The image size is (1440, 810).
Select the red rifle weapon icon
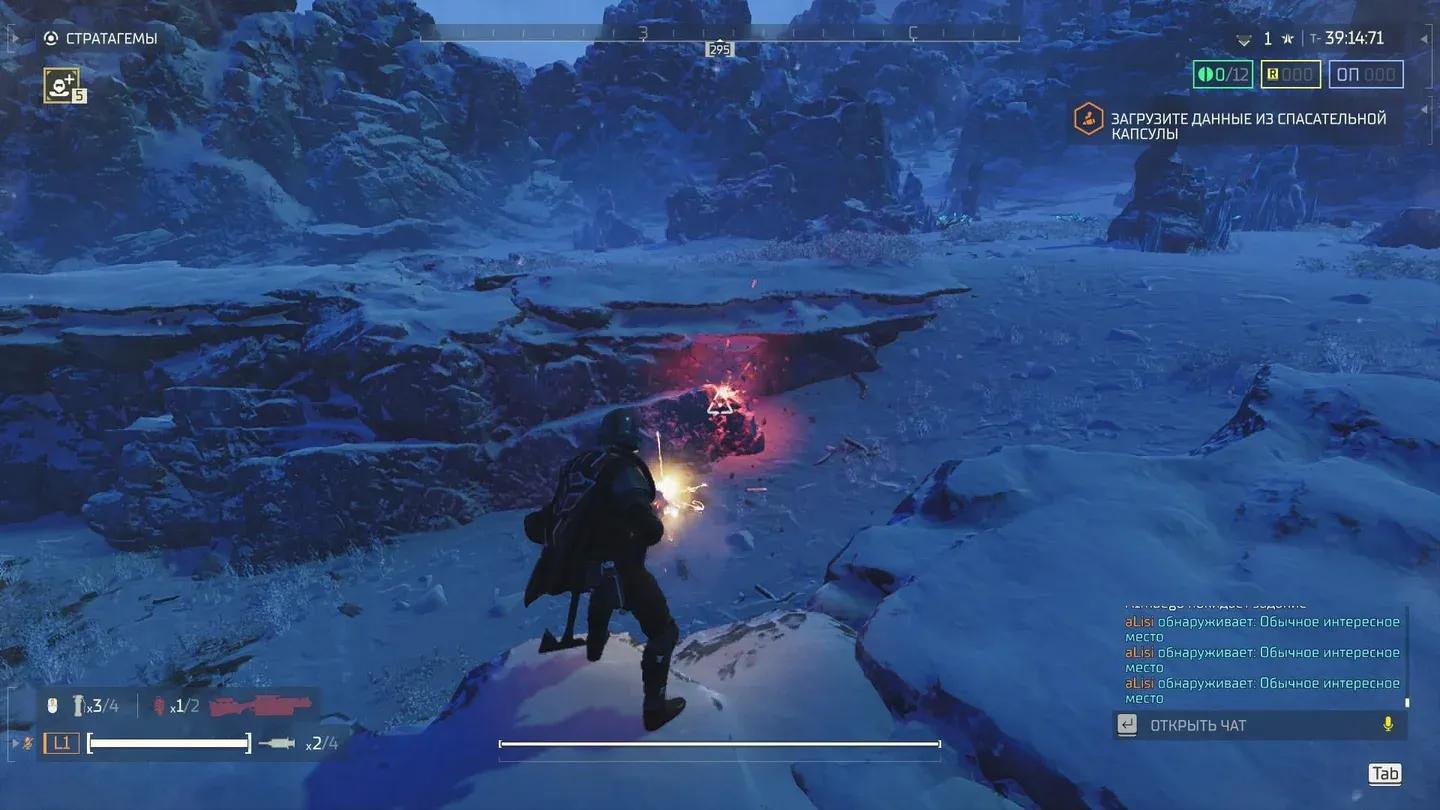pos(260,705)
